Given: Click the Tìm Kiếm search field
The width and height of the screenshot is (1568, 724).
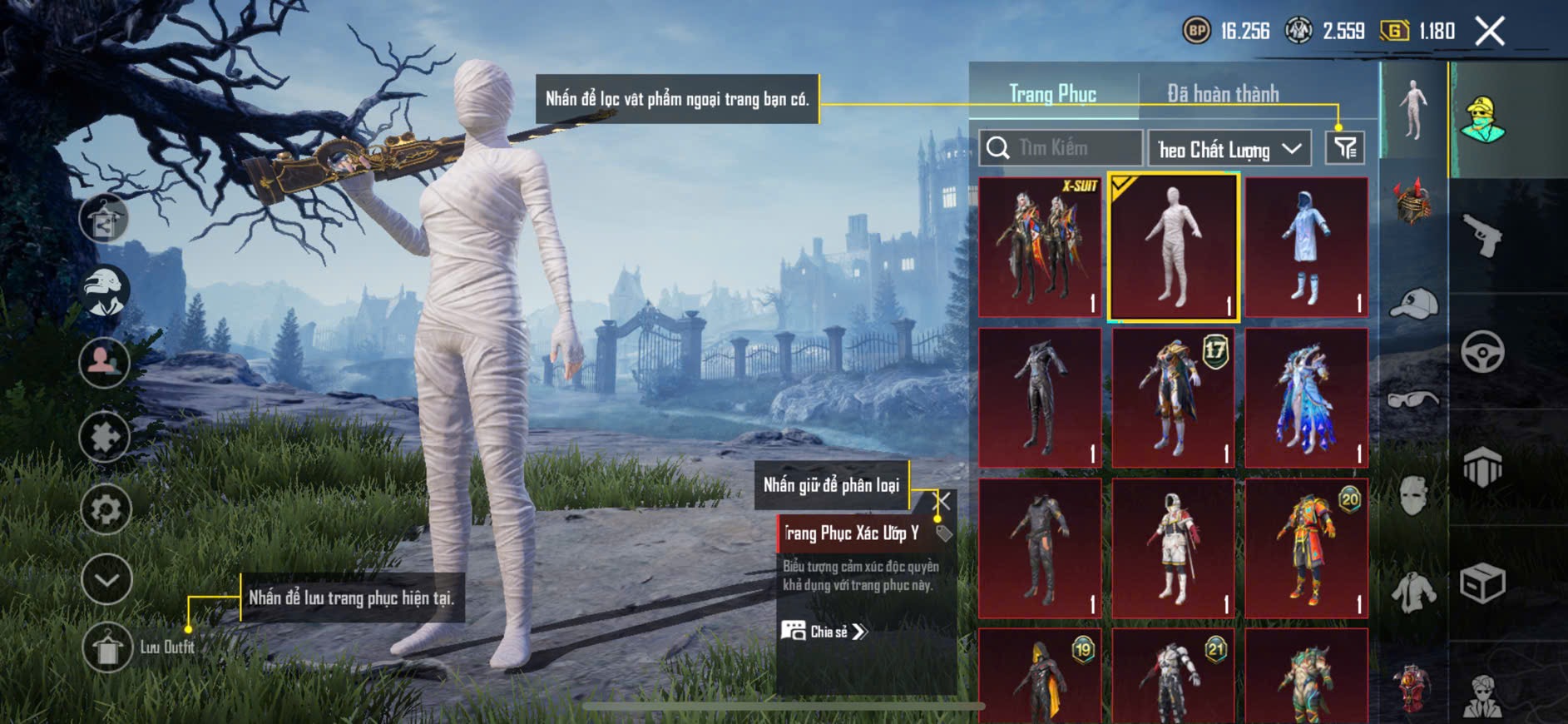Looking at the screenshot, I should pos(1061,148).
